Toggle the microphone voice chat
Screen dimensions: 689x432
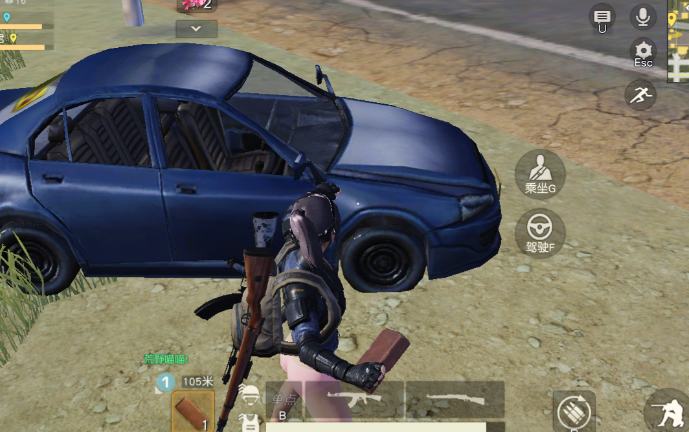[x=641, y=16]
